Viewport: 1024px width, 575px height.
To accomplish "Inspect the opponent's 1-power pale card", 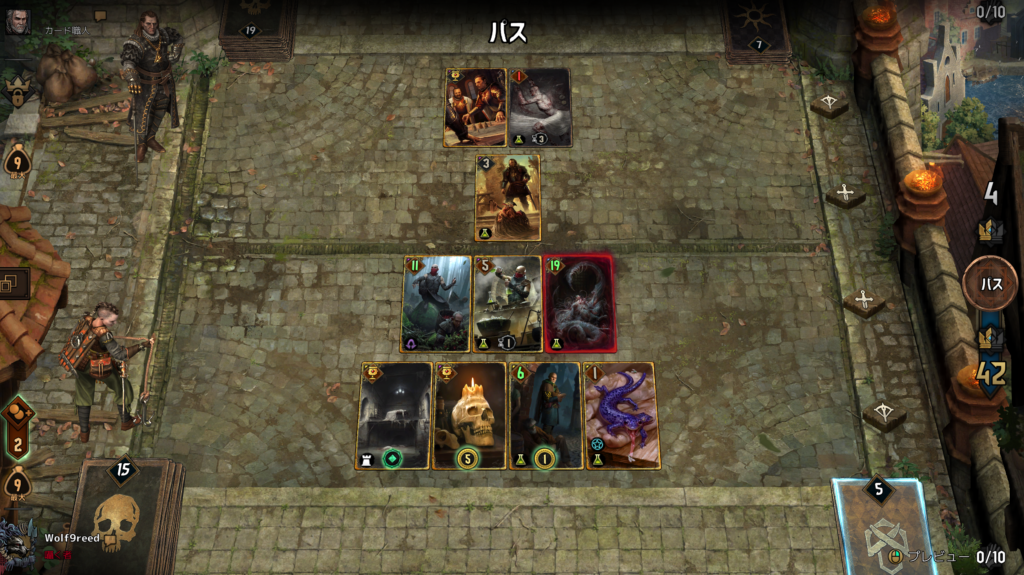I will pos(540,107).
